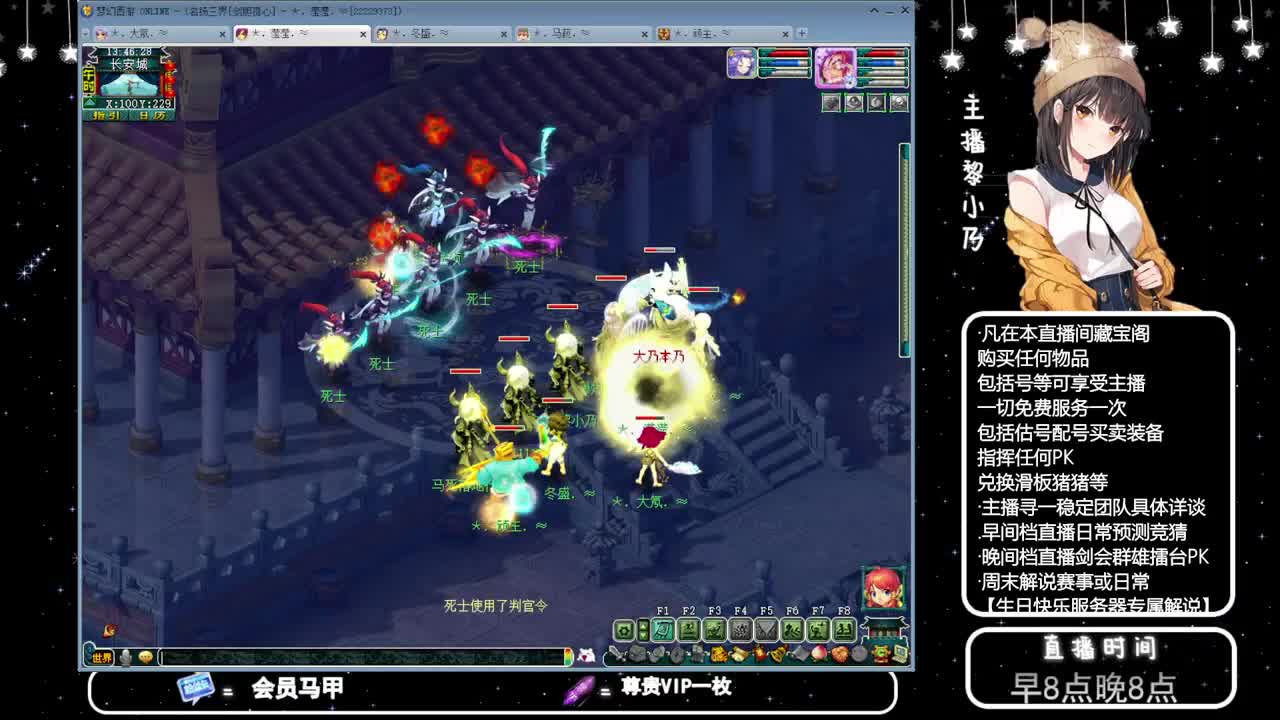Viewport: 1280px width, 720px height.
Task: Click the peach item icon in the quickbar
Action: click(819, 653)
